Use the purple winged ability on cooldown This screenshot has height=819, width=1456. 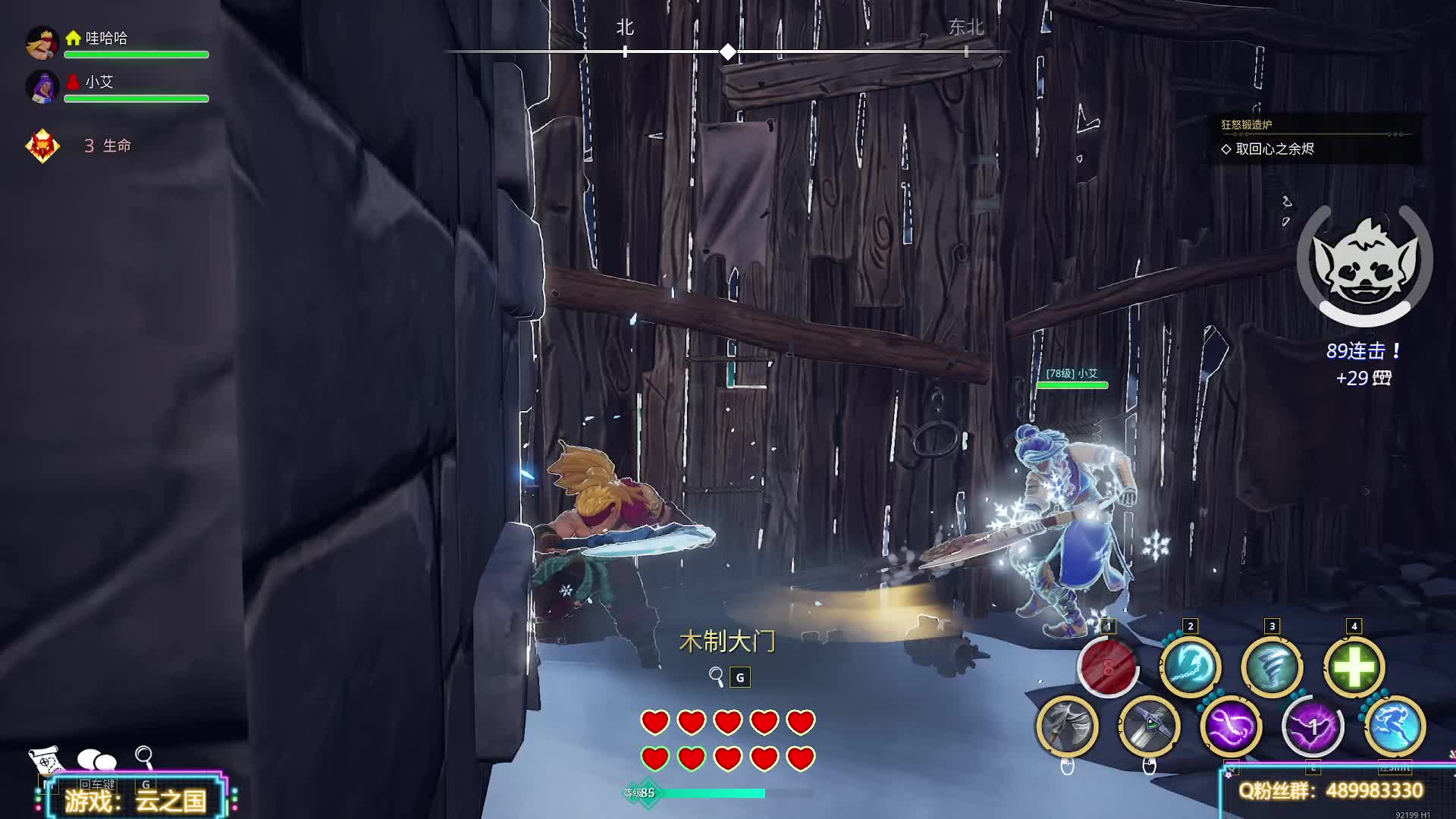click(x=1313, y=726)
